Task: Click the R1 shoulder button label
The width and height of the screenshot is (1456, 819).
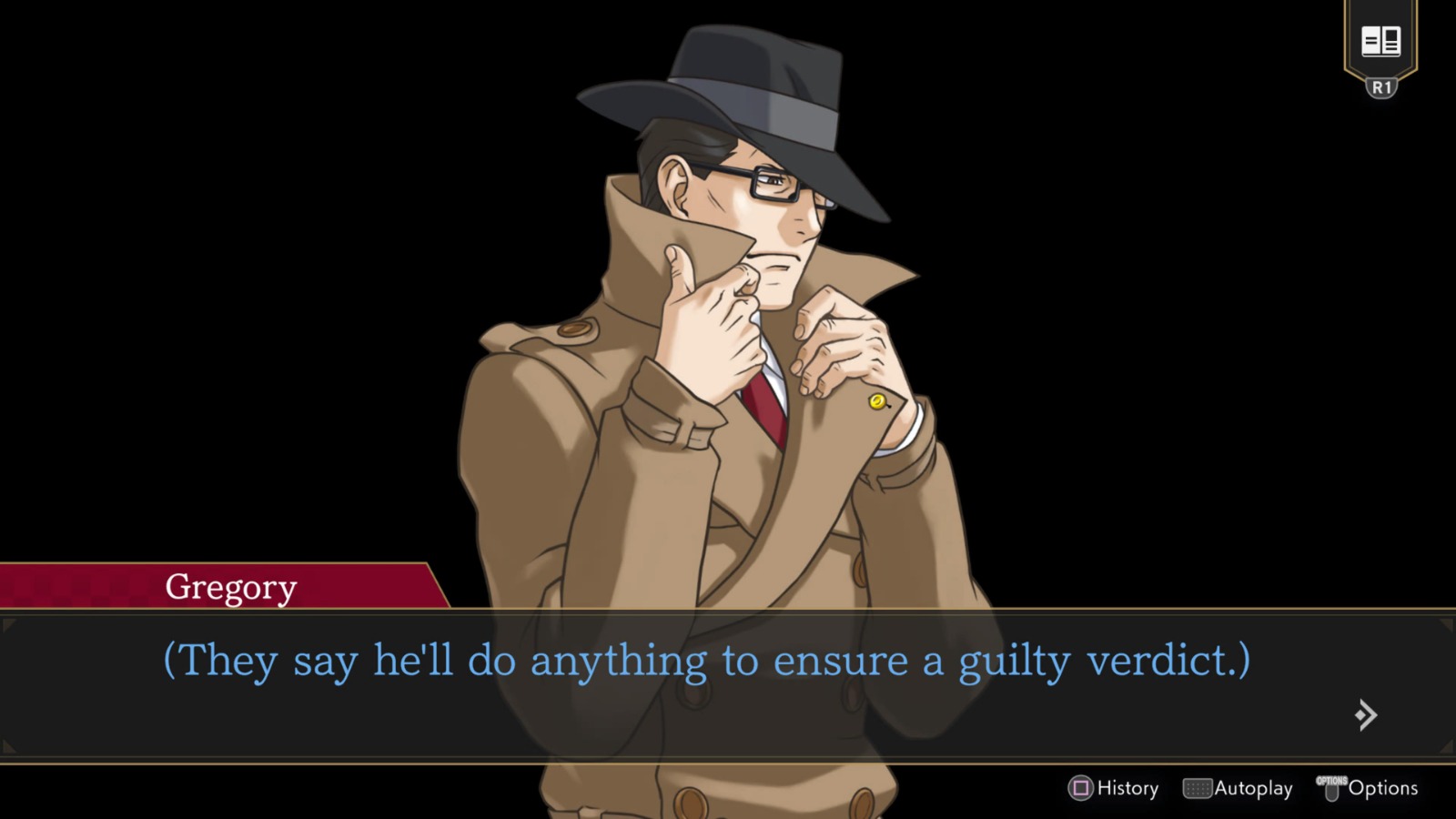Action: pos(1381,87)
